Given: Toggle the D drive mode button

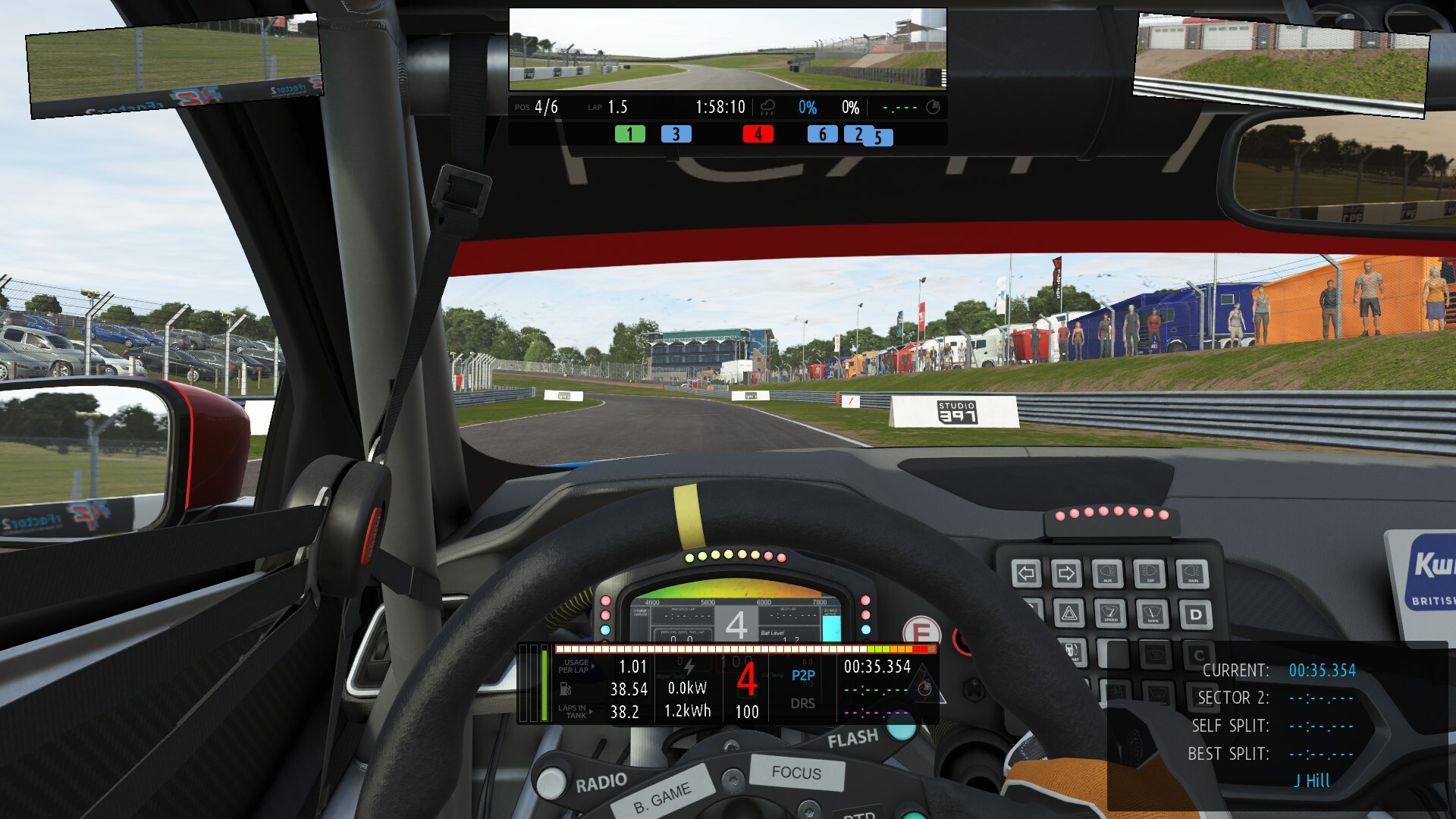Looking at the screenshot, I should [1196, 613].
